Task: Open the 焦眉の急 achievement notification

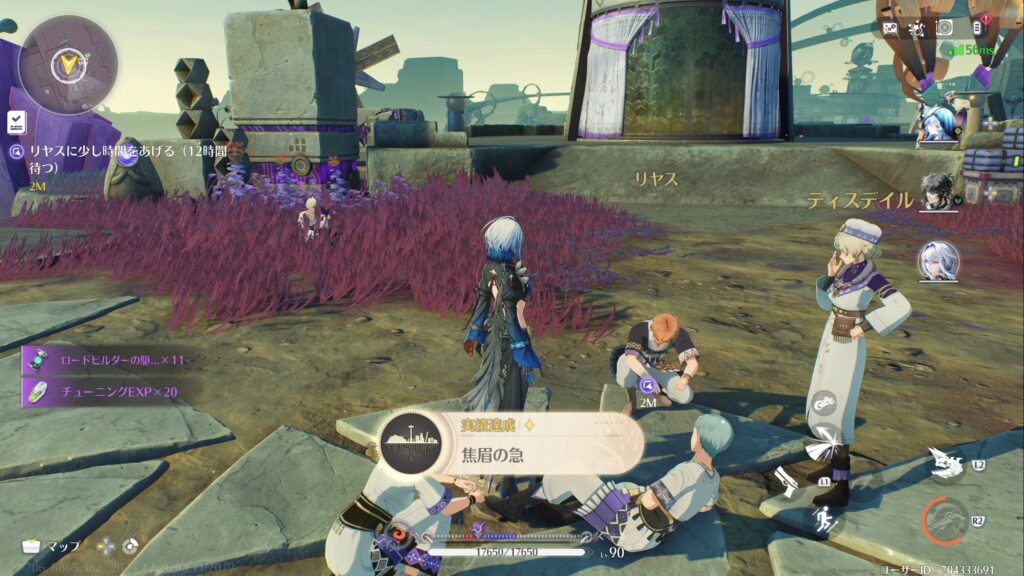Action: (510, 445)
